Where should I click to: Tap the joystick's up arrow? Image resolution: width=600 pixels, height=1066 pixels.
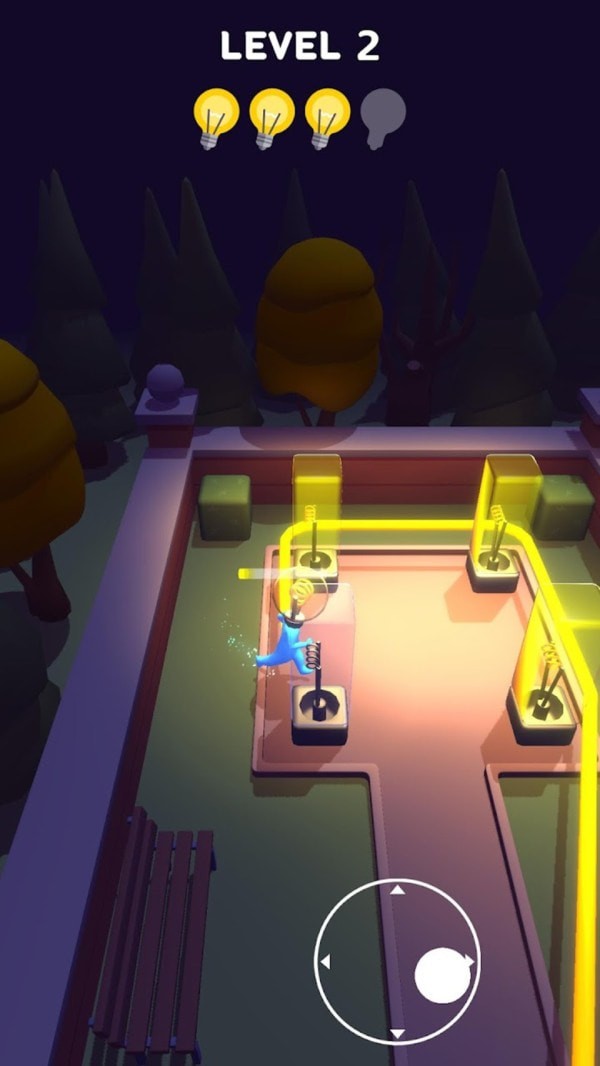pyautogui.click(x=397, y=889)
